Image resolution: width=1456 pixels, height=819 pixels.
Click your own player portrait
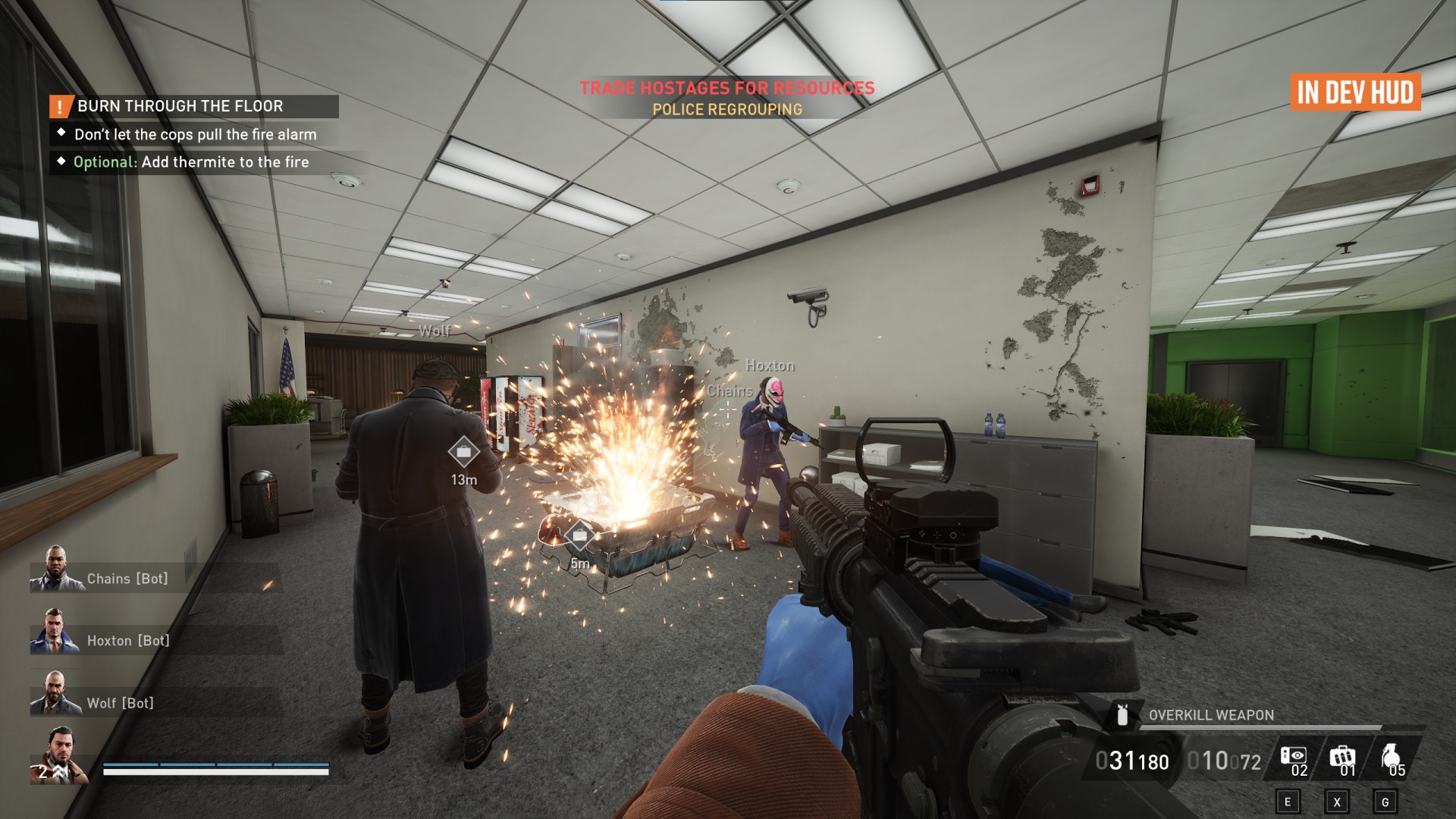tap(59, 755)
